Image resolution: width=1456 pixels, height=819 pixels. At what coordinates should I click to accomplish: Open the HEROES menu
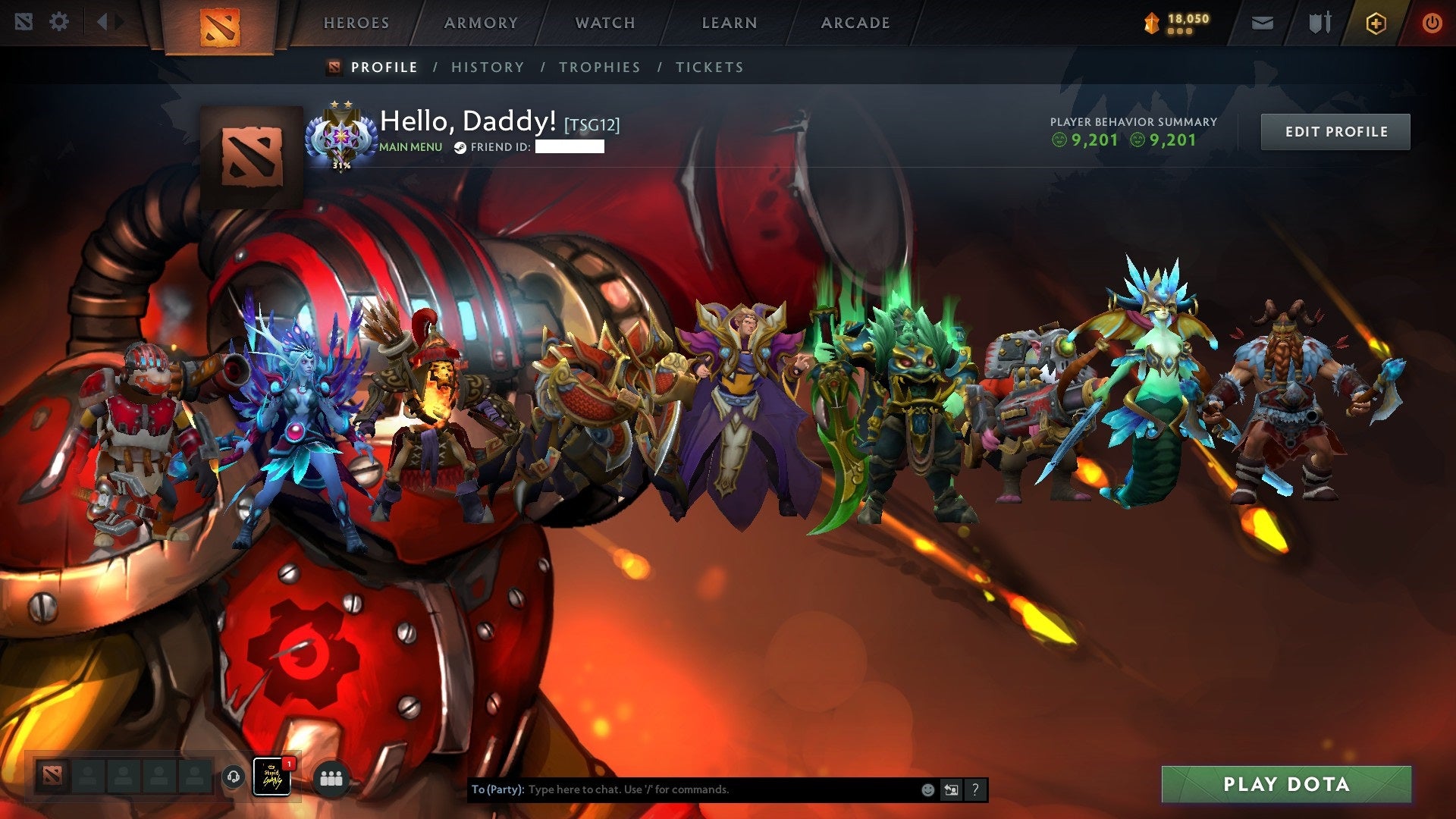356,23
